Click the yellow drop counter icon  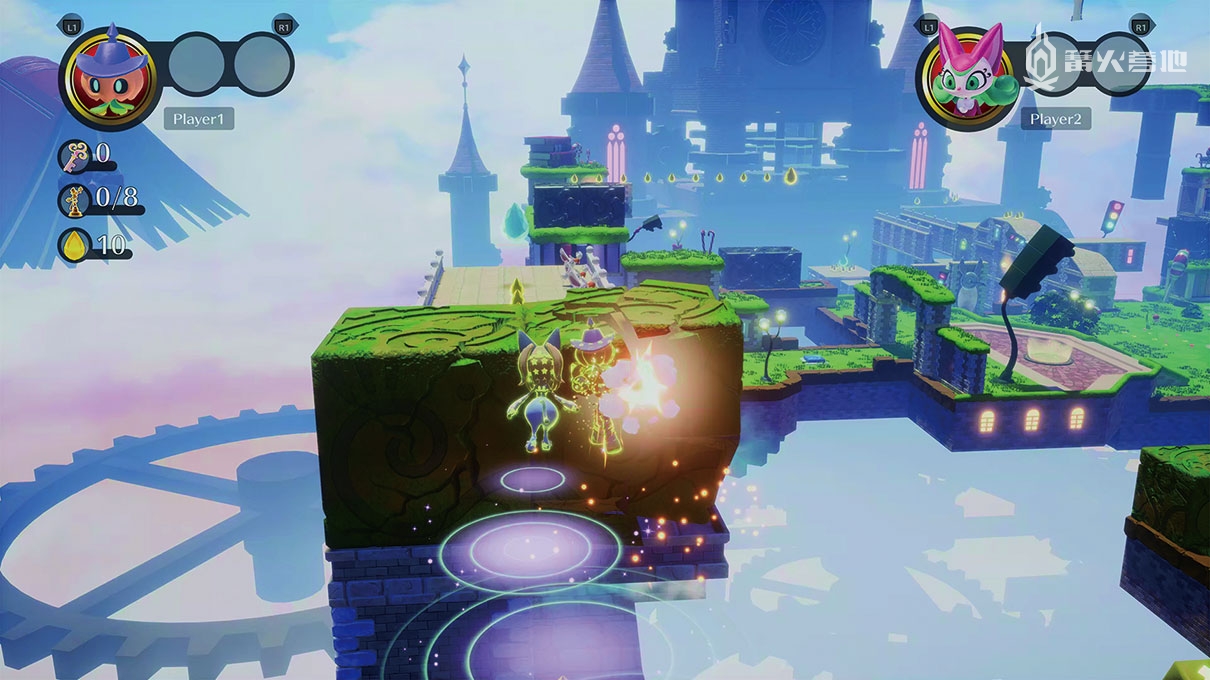(75, 245)
